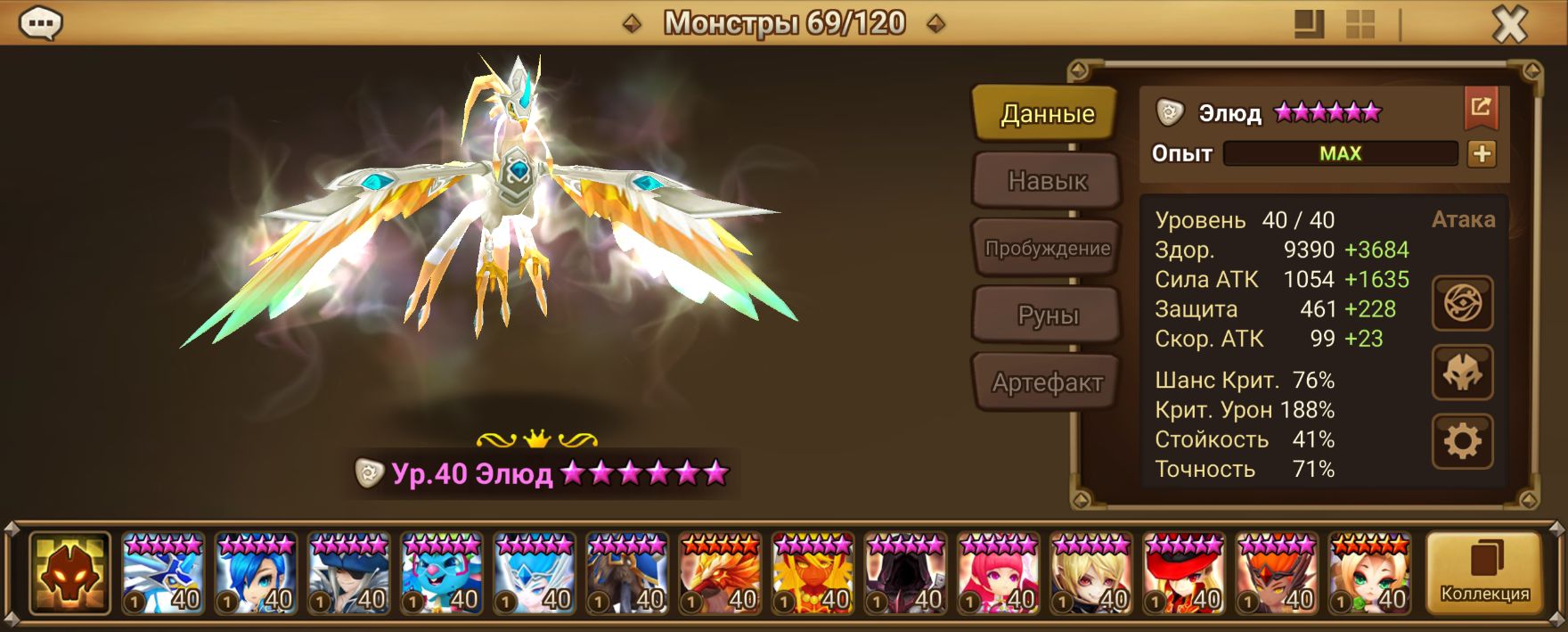Choose the blue-haired monster portrait
The width and height of the screenshot is (1568, 632).
(257, 573)
